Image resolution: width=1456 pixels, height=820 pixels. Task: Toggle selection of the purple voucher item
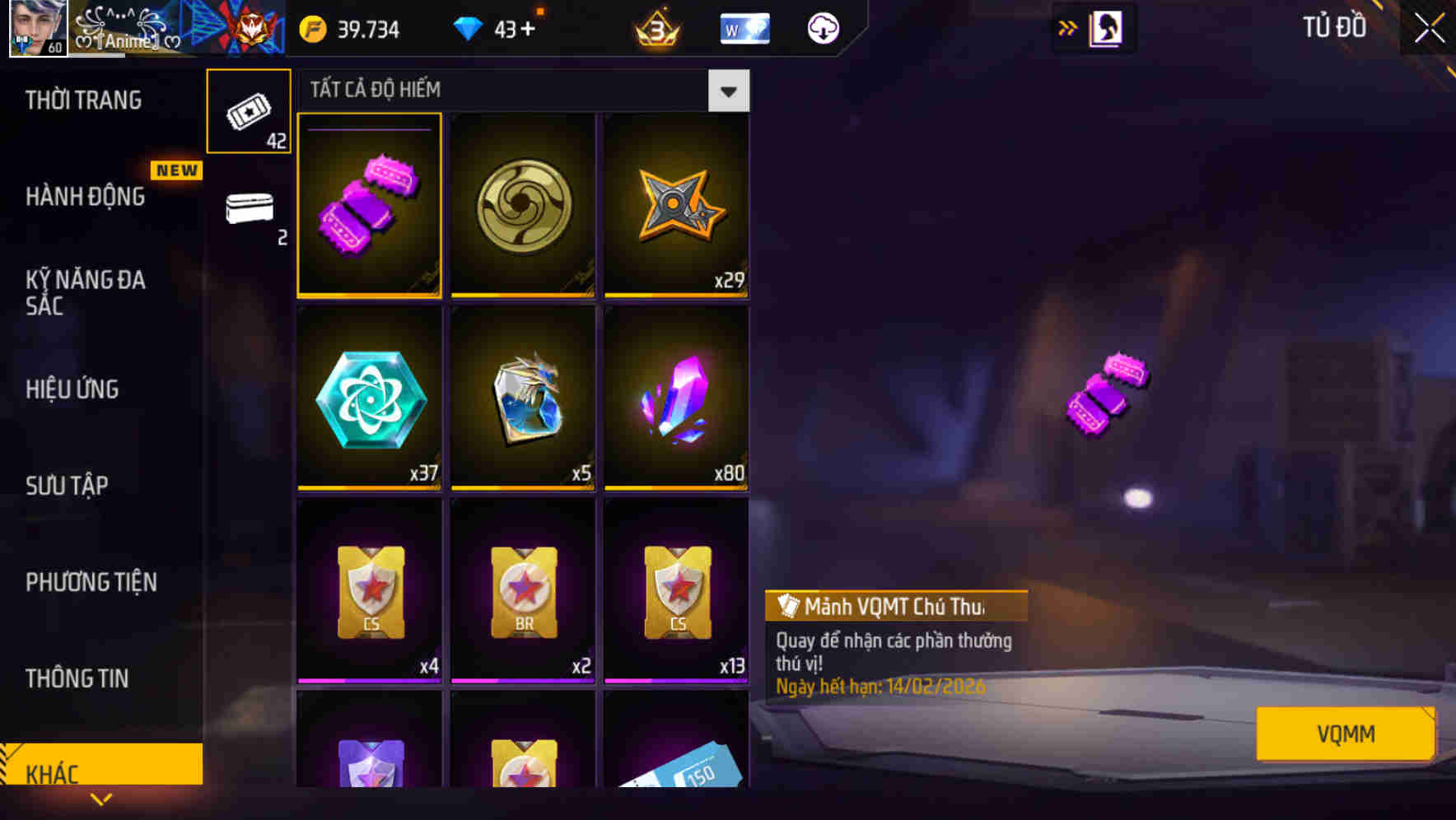click(369, 206)
